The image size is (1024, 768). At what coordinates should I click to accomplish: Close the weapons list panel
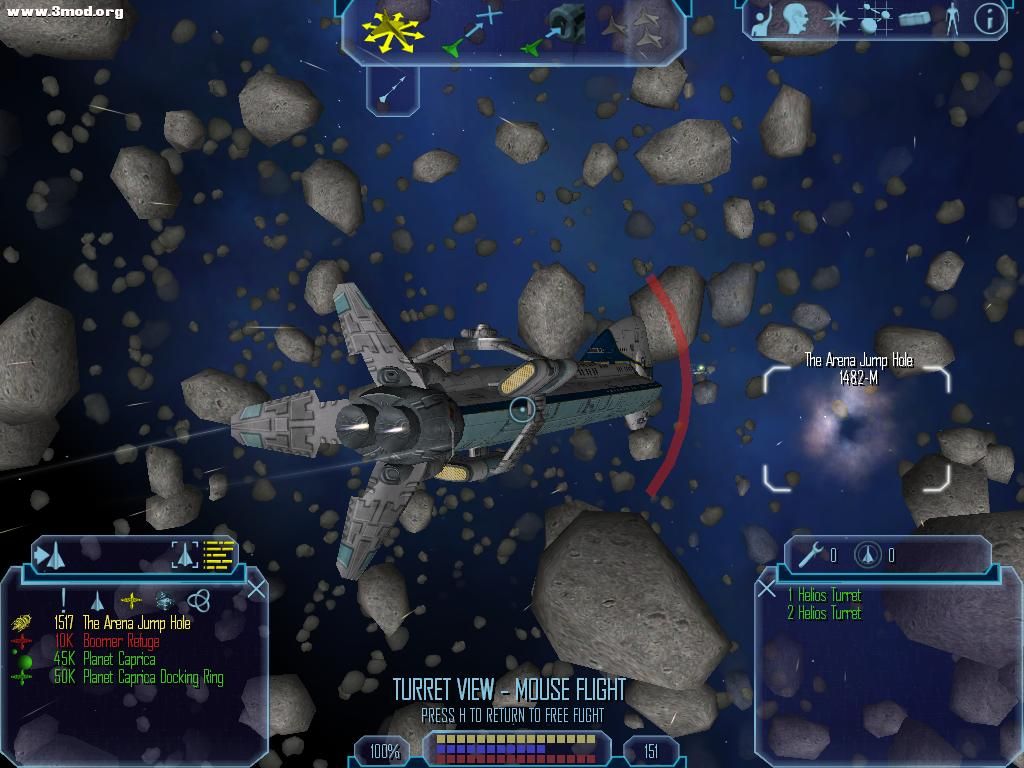[767, 588]
